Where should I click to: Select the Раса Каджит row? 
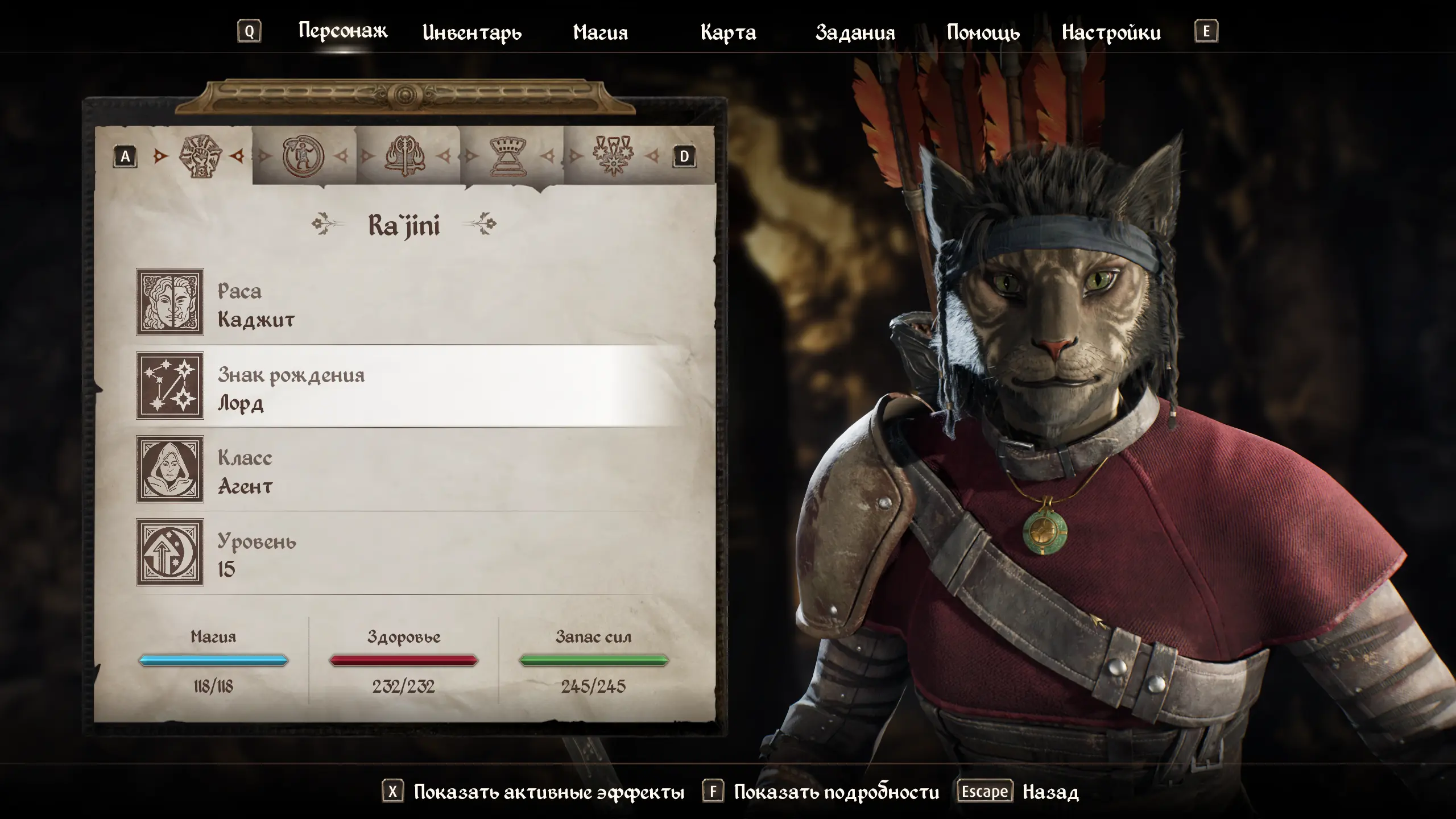pyautogui.click(x=398, y=303)
